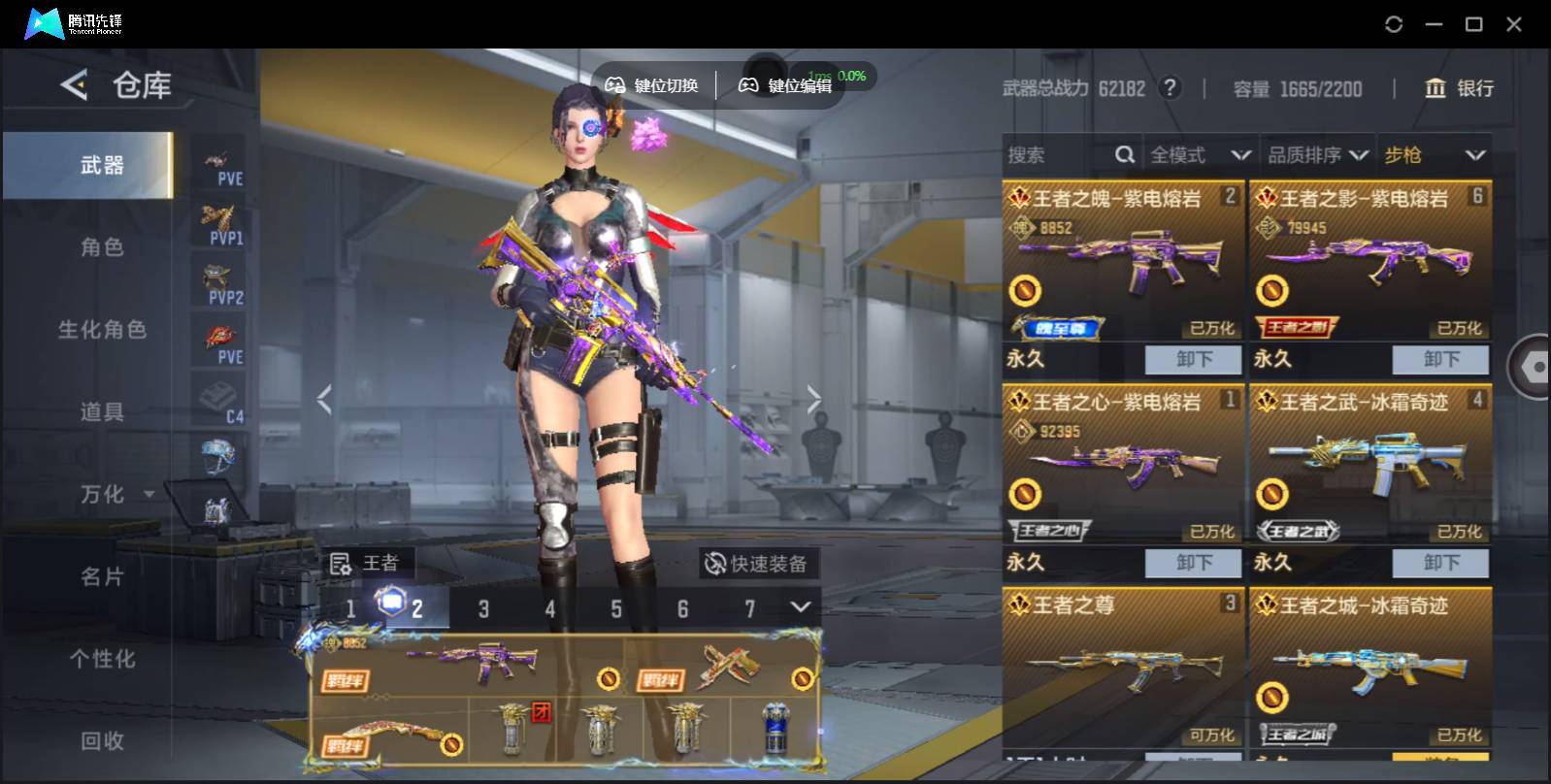The image size is (1551, 784).
Task: Open the 名片 name card section
Action: click(102, 577)
